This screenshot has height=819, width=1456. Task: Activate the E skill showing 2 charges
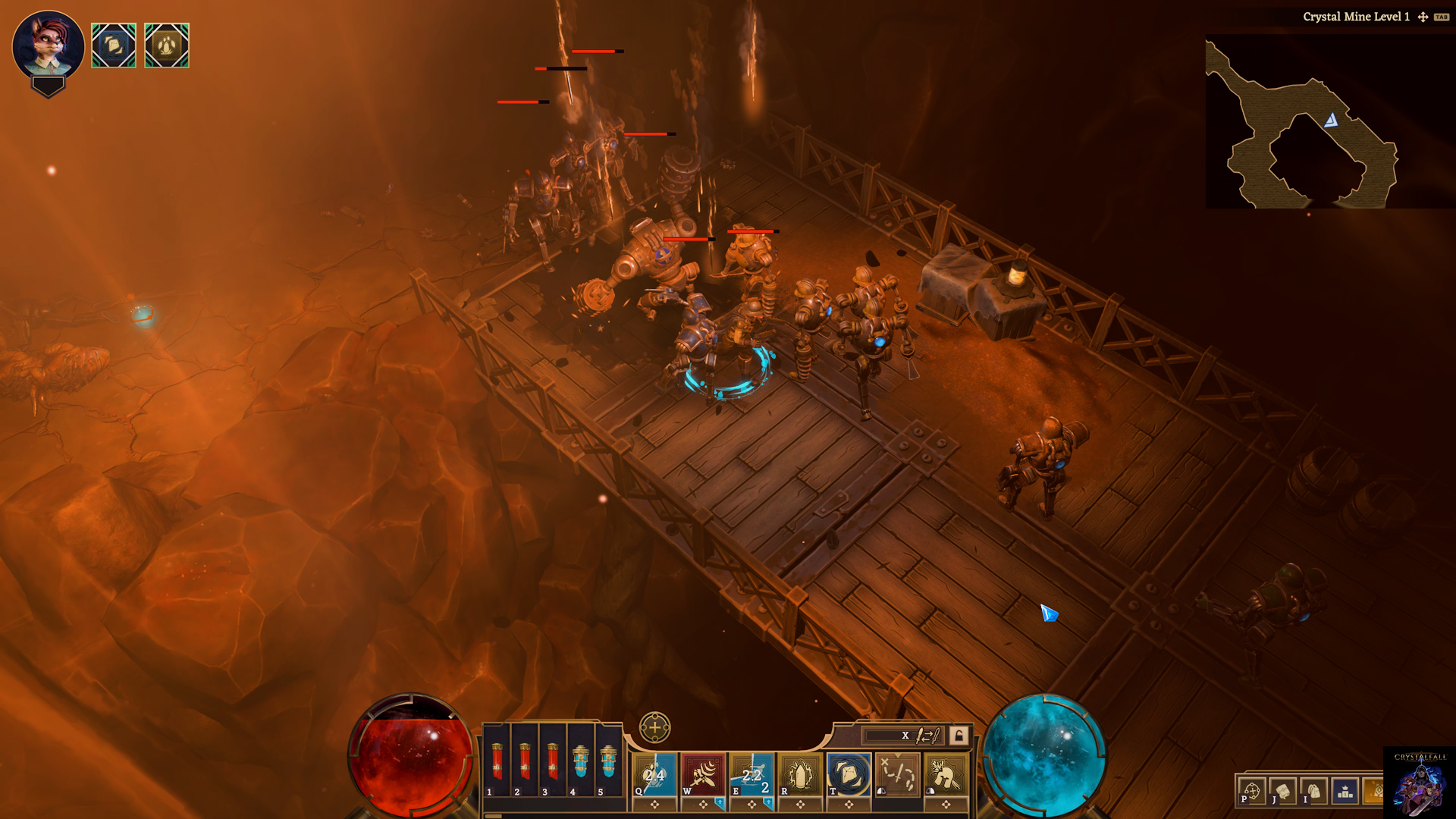pyautogui.click(x=752, y=774)
